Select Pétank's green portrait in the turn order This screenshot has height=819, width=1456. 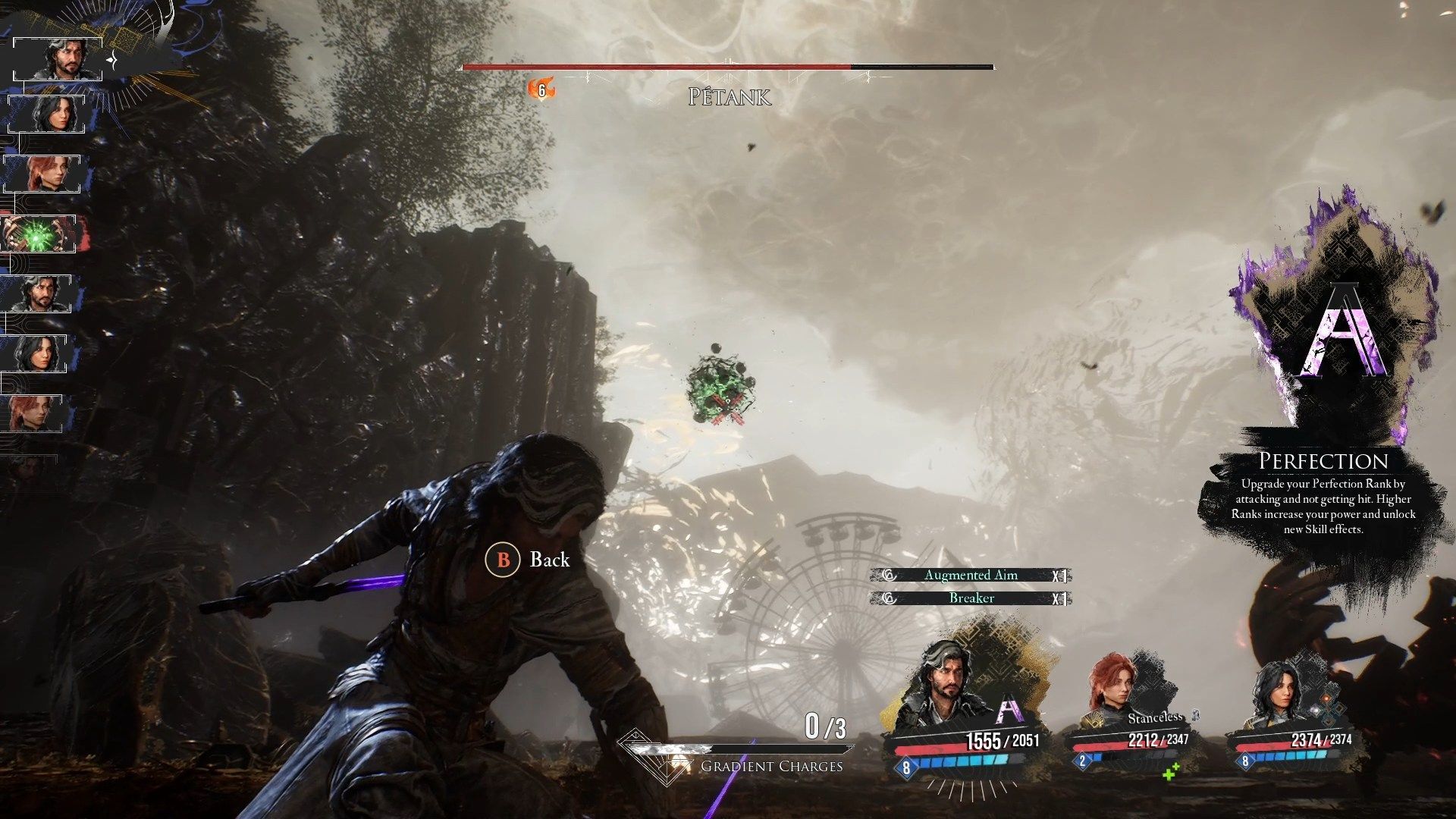39,234
